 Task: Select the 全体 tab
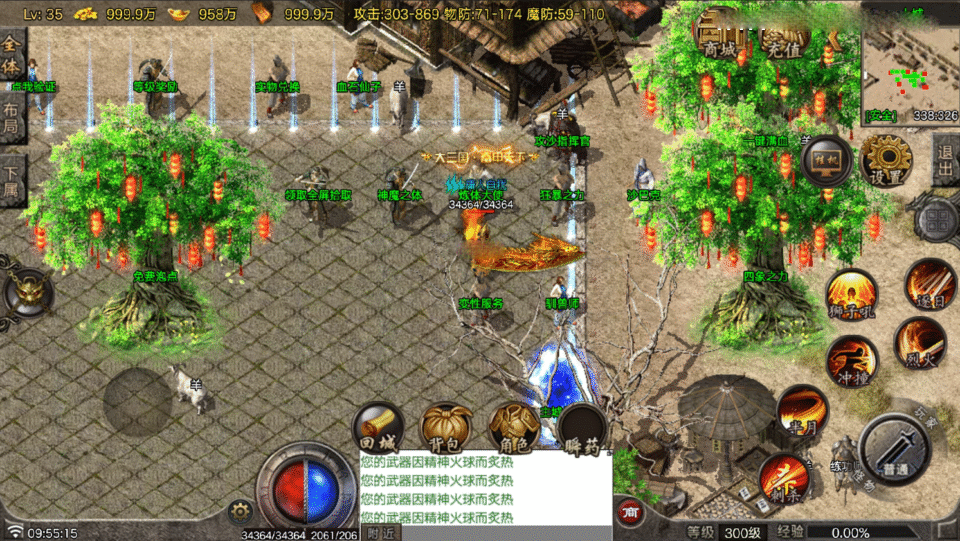[x=12, y=56]
